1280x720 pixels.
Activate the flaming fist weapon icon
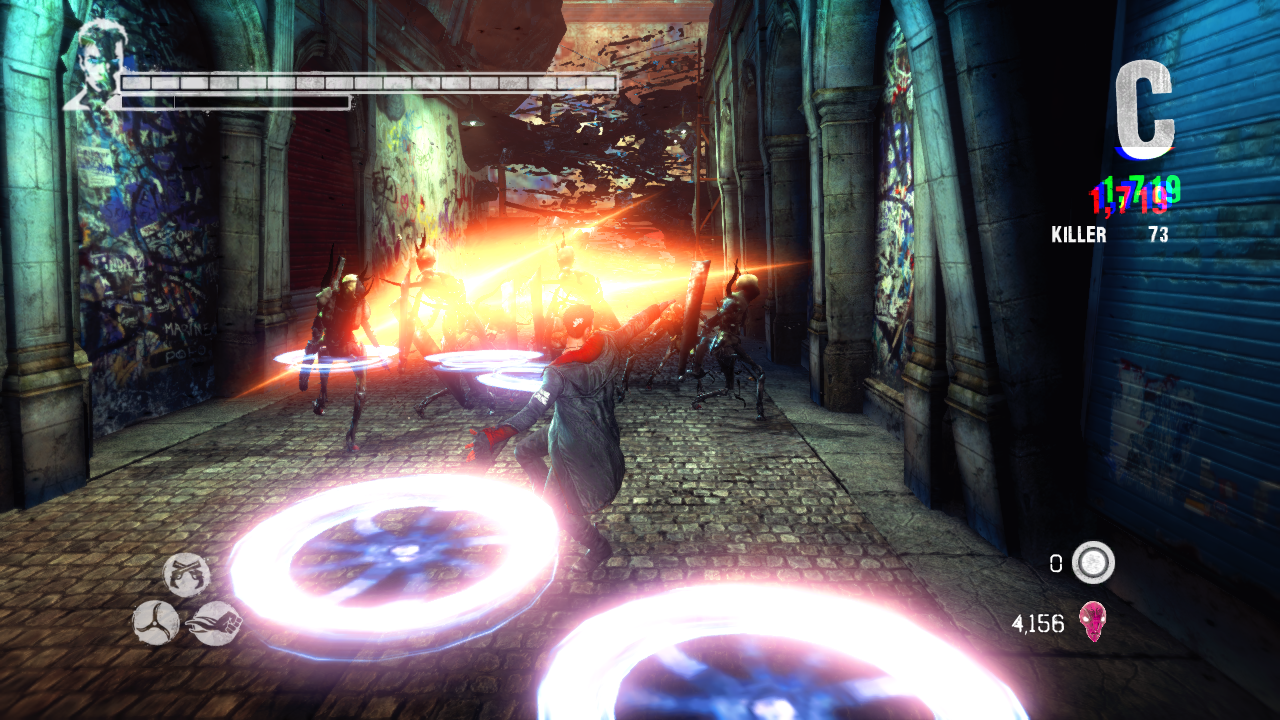point(216,622)
